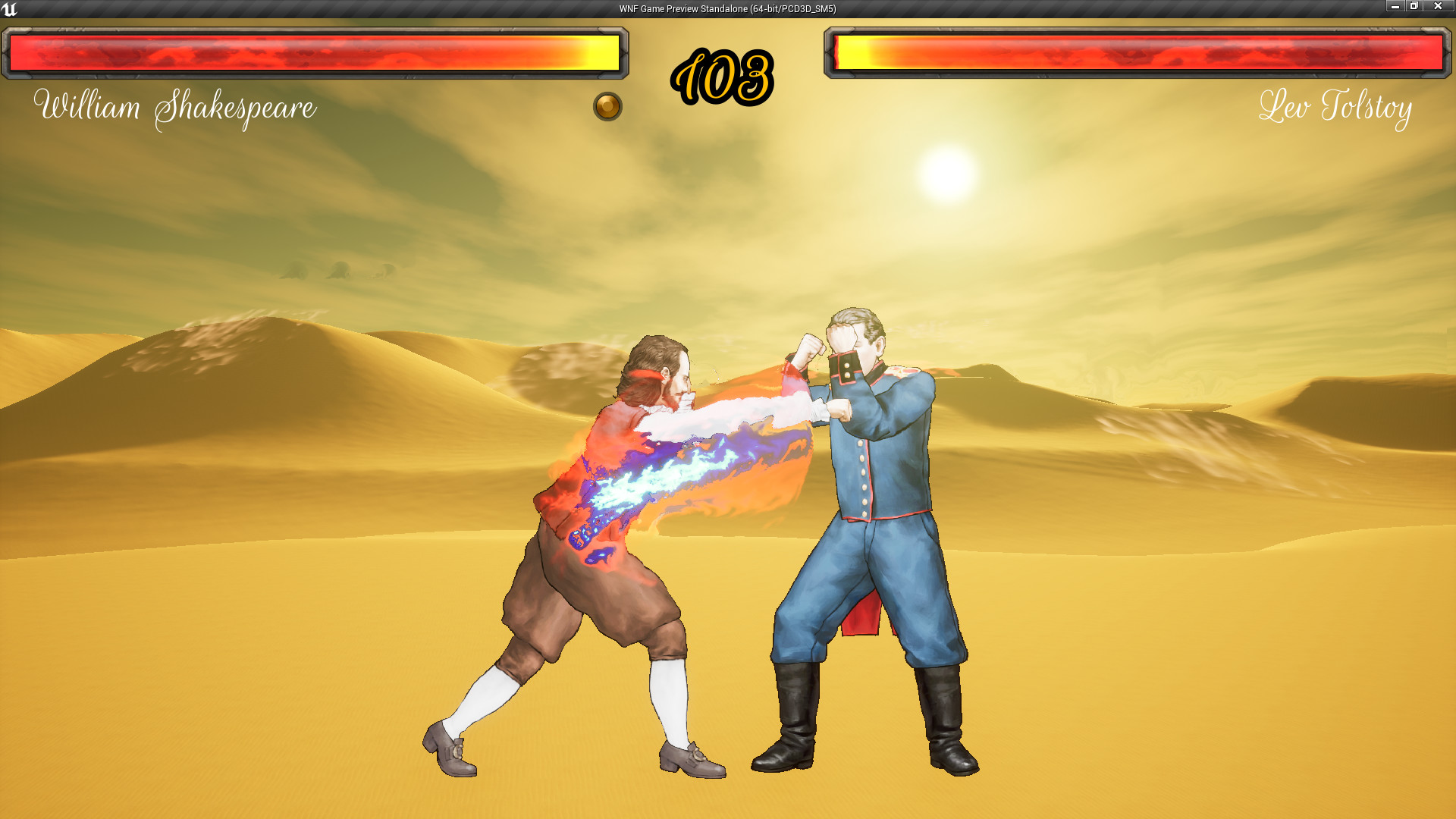
Task: Toggle the round-win coin under the timer
Action: coord(606,107)
